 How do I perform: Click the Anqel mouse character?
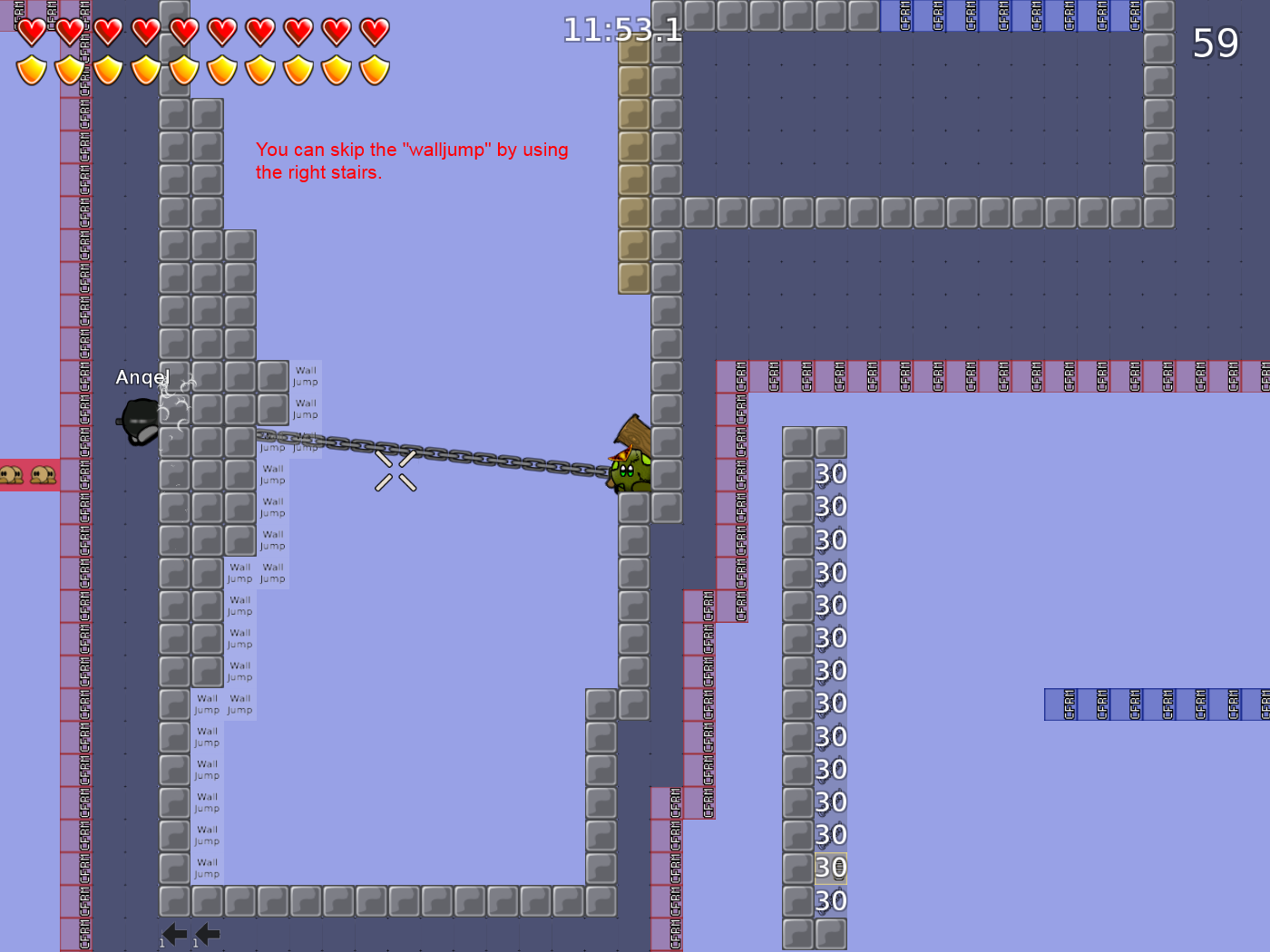(x=141, y=419)
